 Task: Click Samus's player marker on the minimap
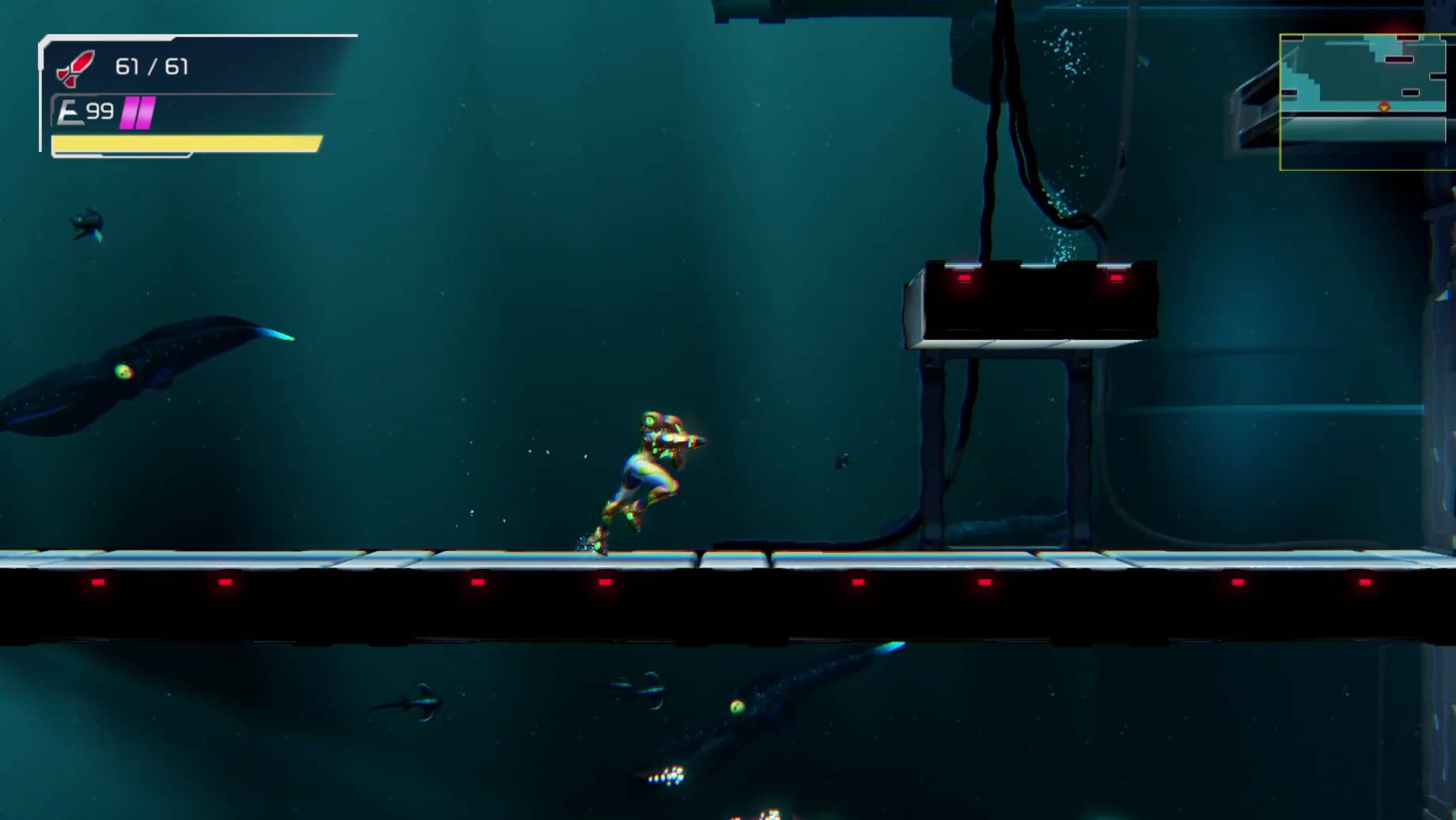coord(1384,107)
